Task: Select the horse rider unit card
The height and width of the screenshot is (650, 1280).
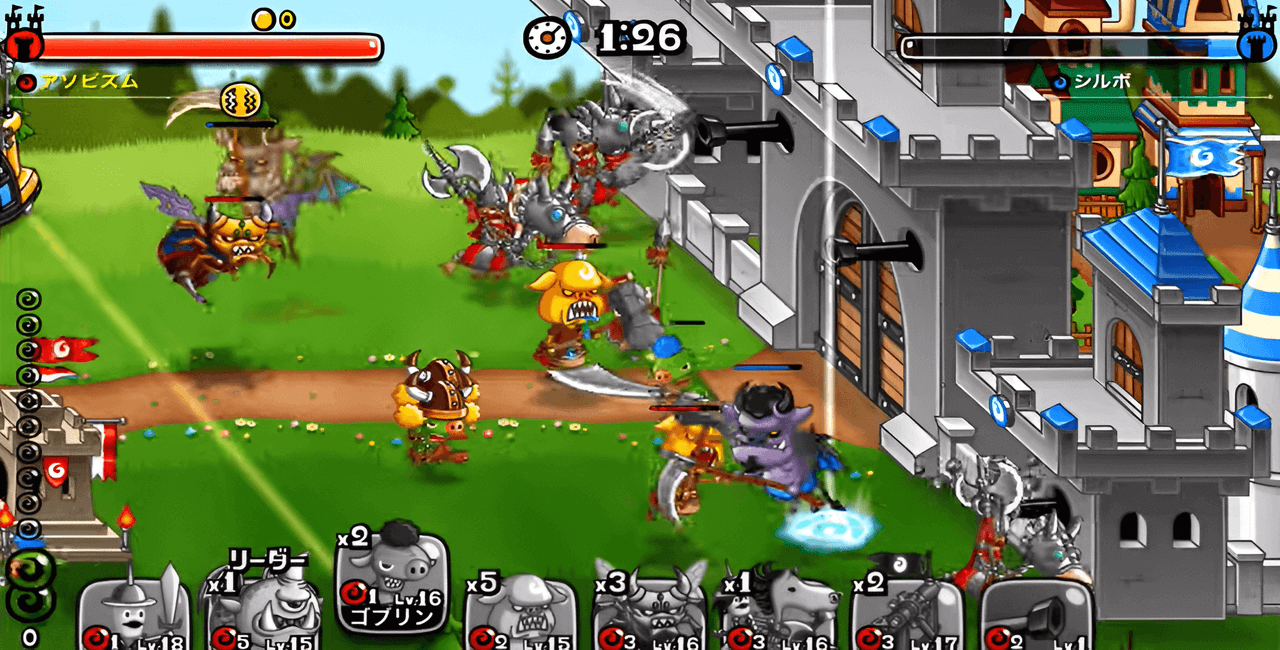Action: point(777,612)
